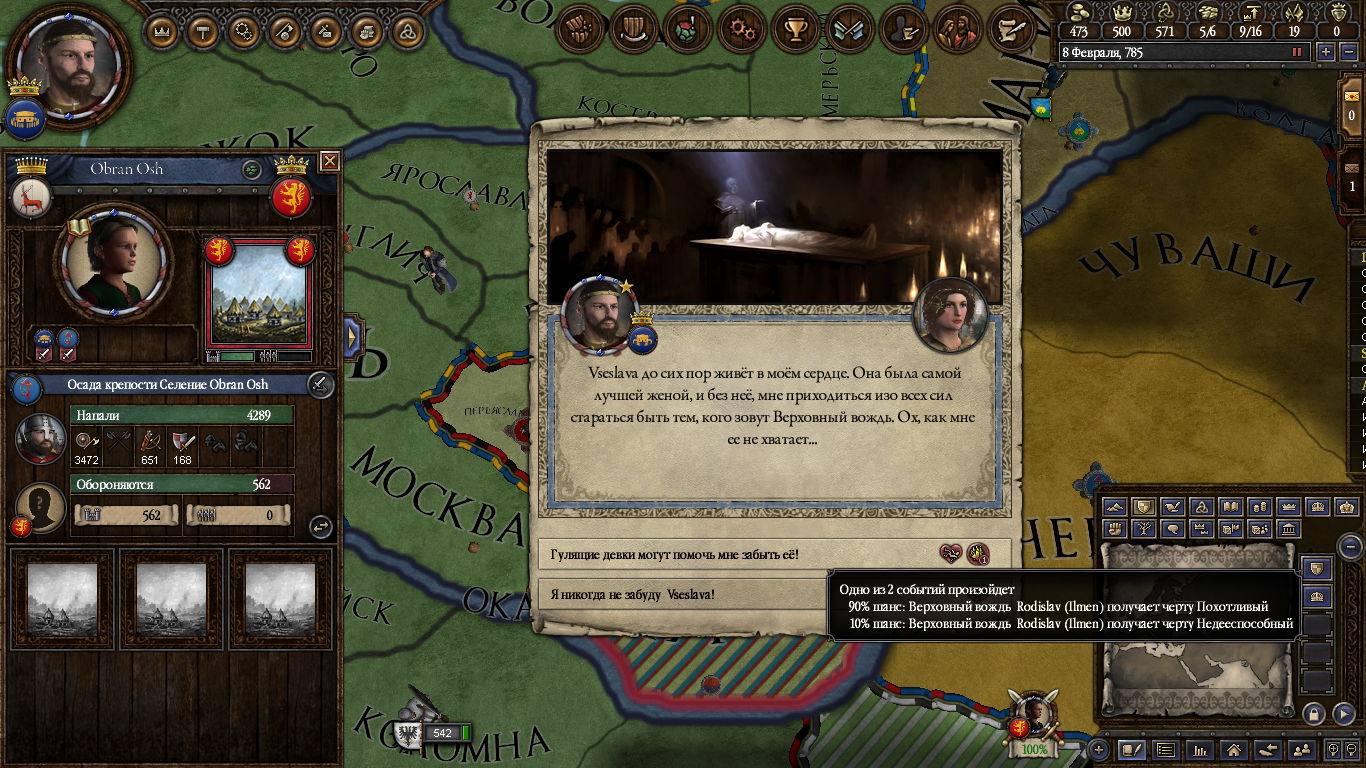
Task: Toggle pause next to the date
Action: click(x=1298, y=52)
